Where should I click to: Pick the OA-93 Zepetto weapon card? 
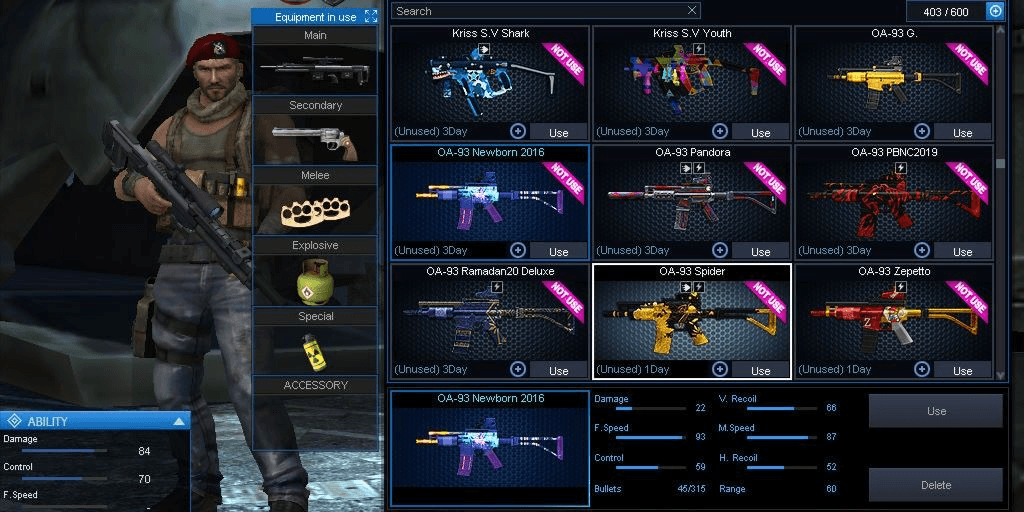(x=893, y=317)
